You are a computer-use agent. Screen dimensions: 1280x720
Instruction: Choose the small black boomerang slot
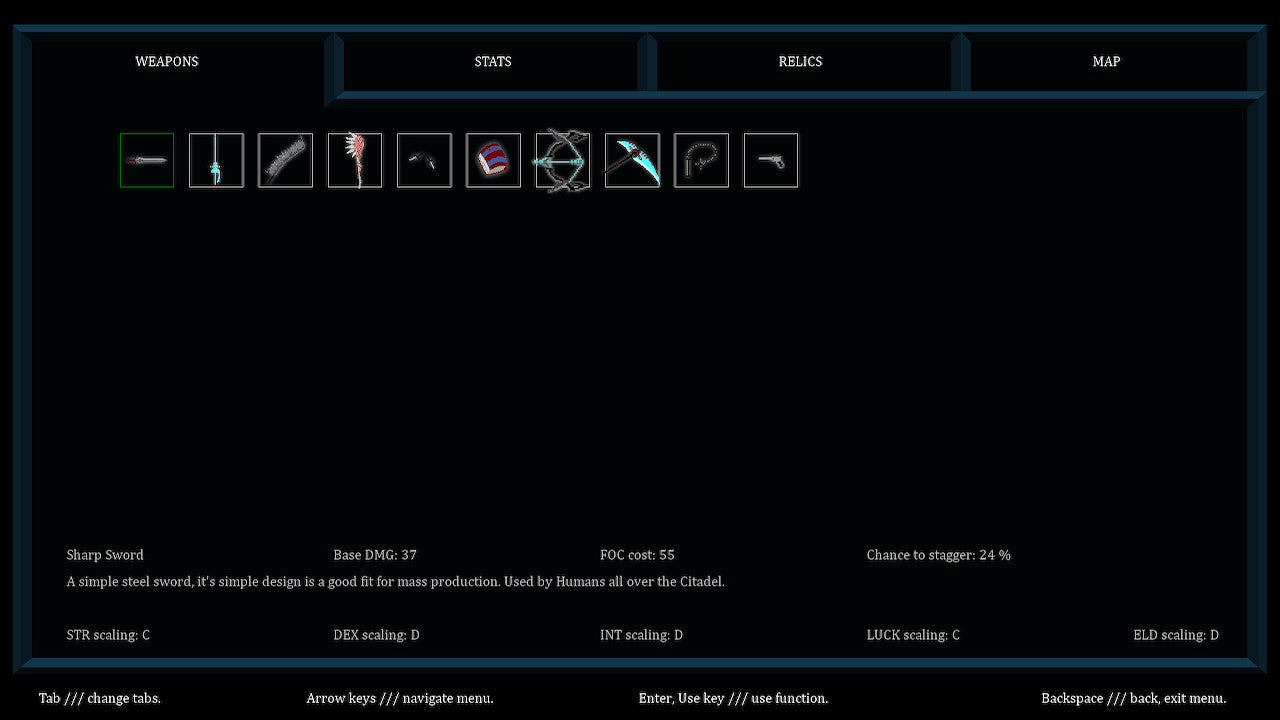tap(424, 160)
